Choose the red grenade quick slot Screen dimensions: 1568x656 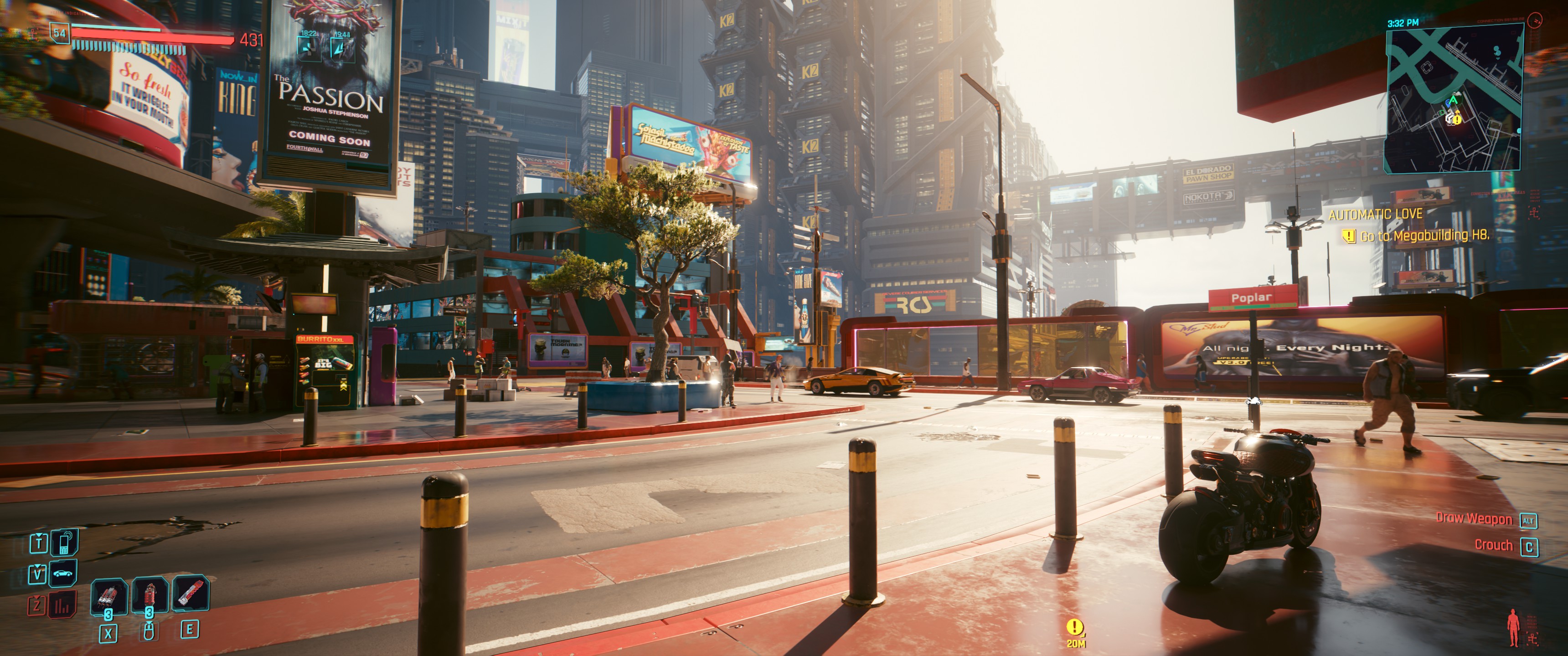click(x=149, y=594)
